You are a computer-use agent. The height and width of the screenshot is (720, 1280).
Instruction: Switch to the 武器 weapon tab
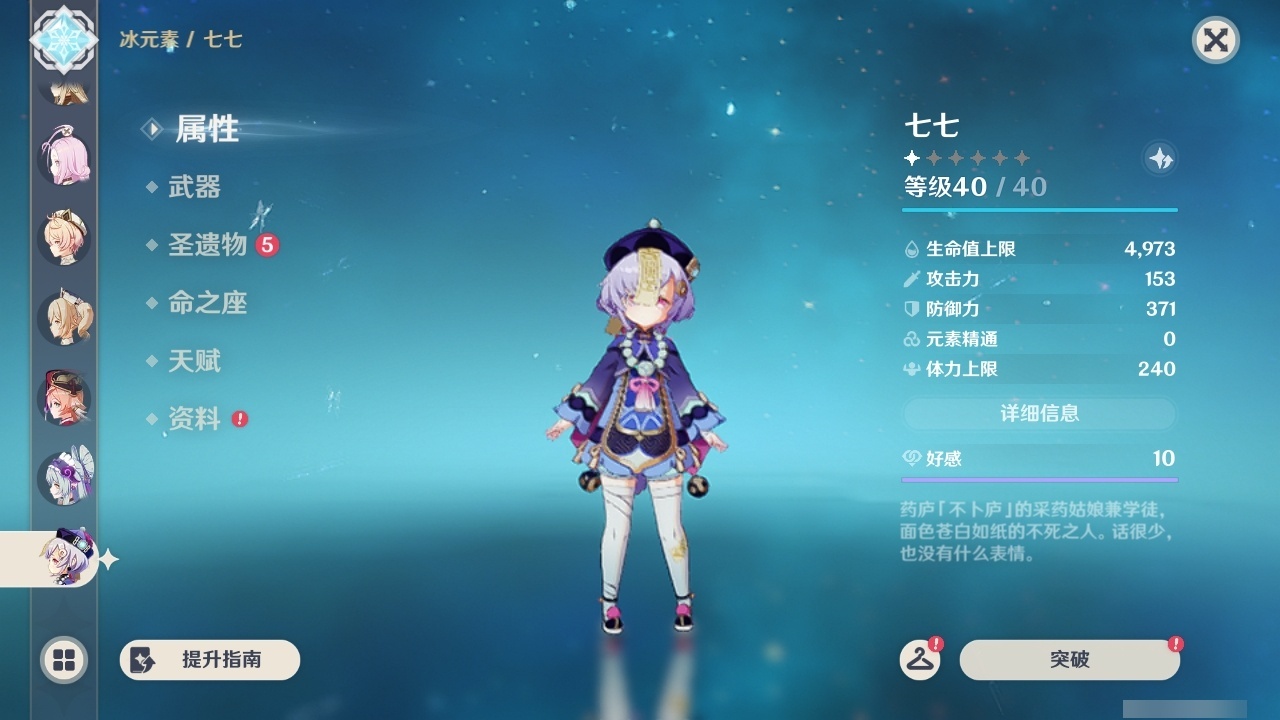click(196, 186)
